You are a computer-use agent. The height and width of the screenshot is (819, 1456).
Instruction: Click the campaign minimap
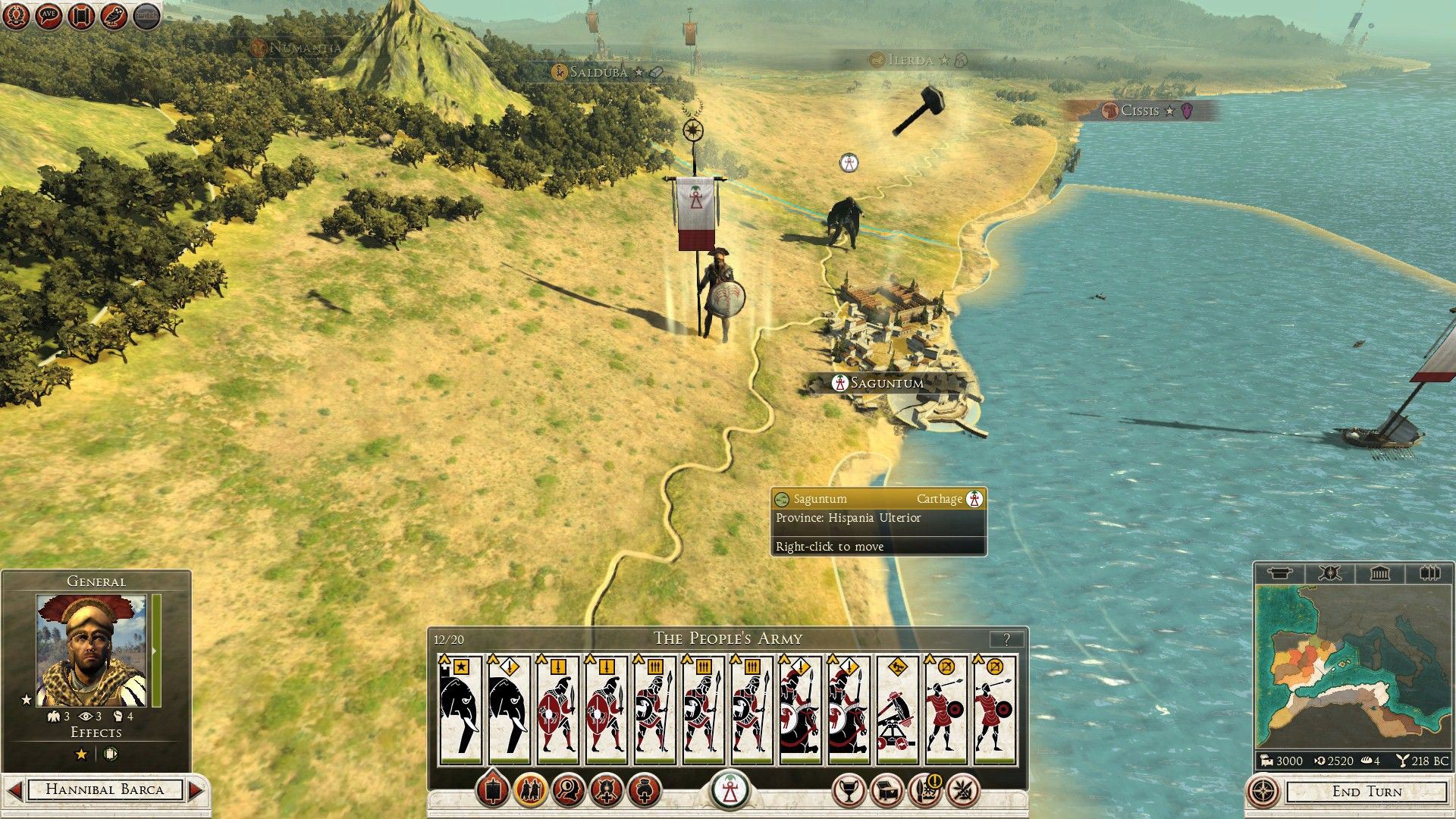tap(1352, 666)
